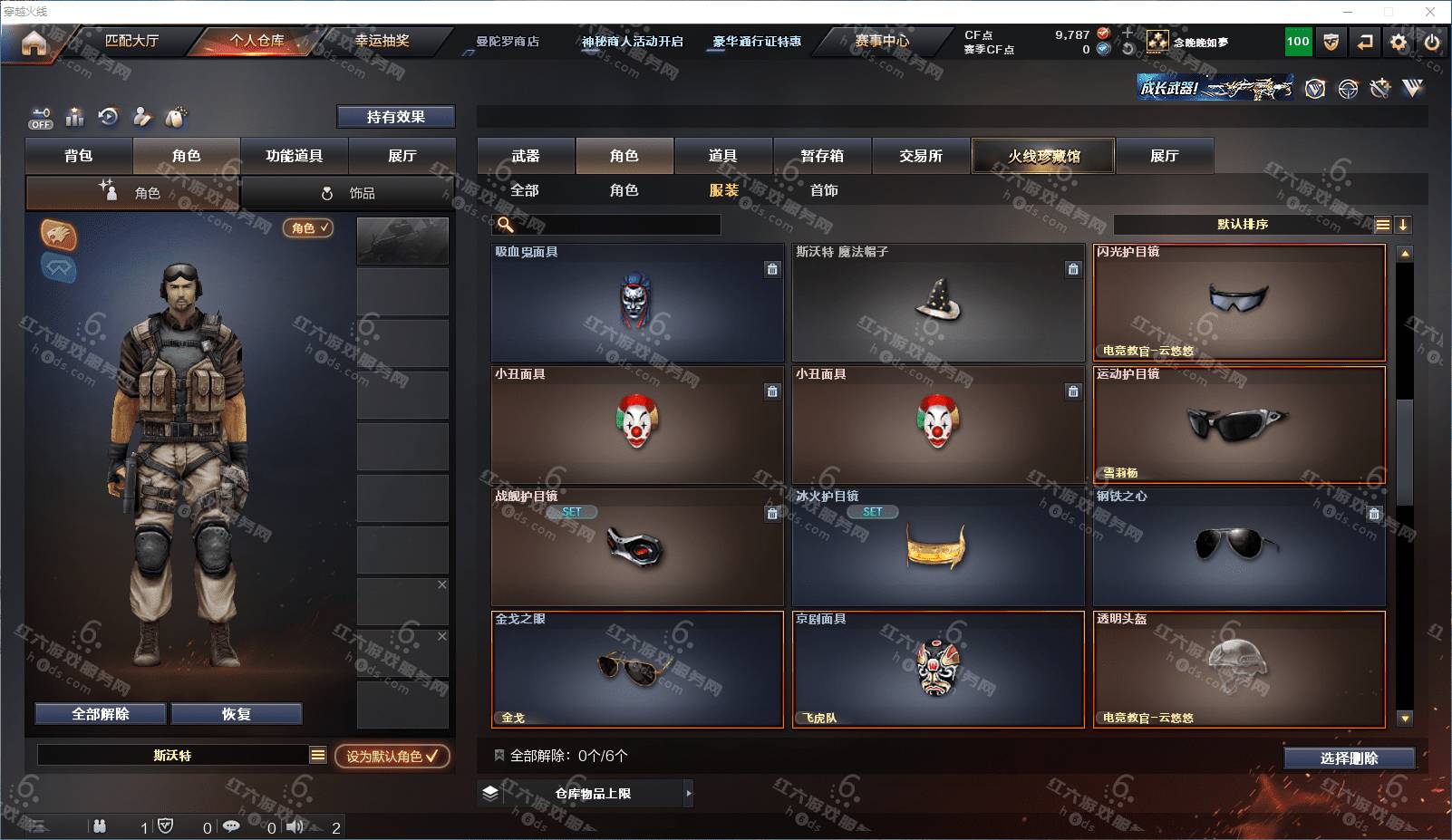Select the 吸血鬼面具 vampire mask item
This screenshot has width=1452, height=840.
[x=637, y=303]
